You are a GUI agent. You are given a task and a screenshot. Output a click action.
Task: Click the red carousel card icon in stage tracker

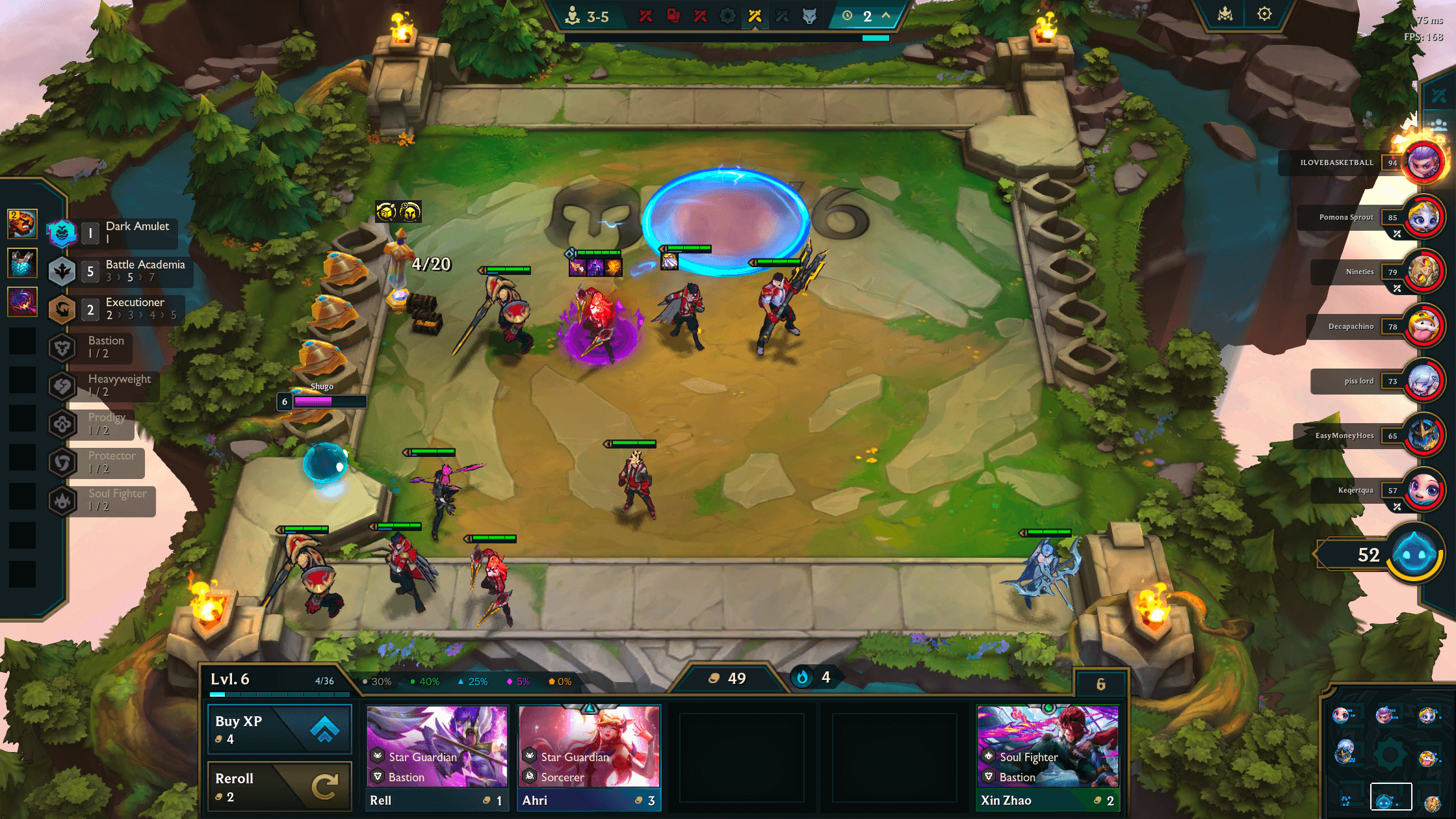pos(674,16)
